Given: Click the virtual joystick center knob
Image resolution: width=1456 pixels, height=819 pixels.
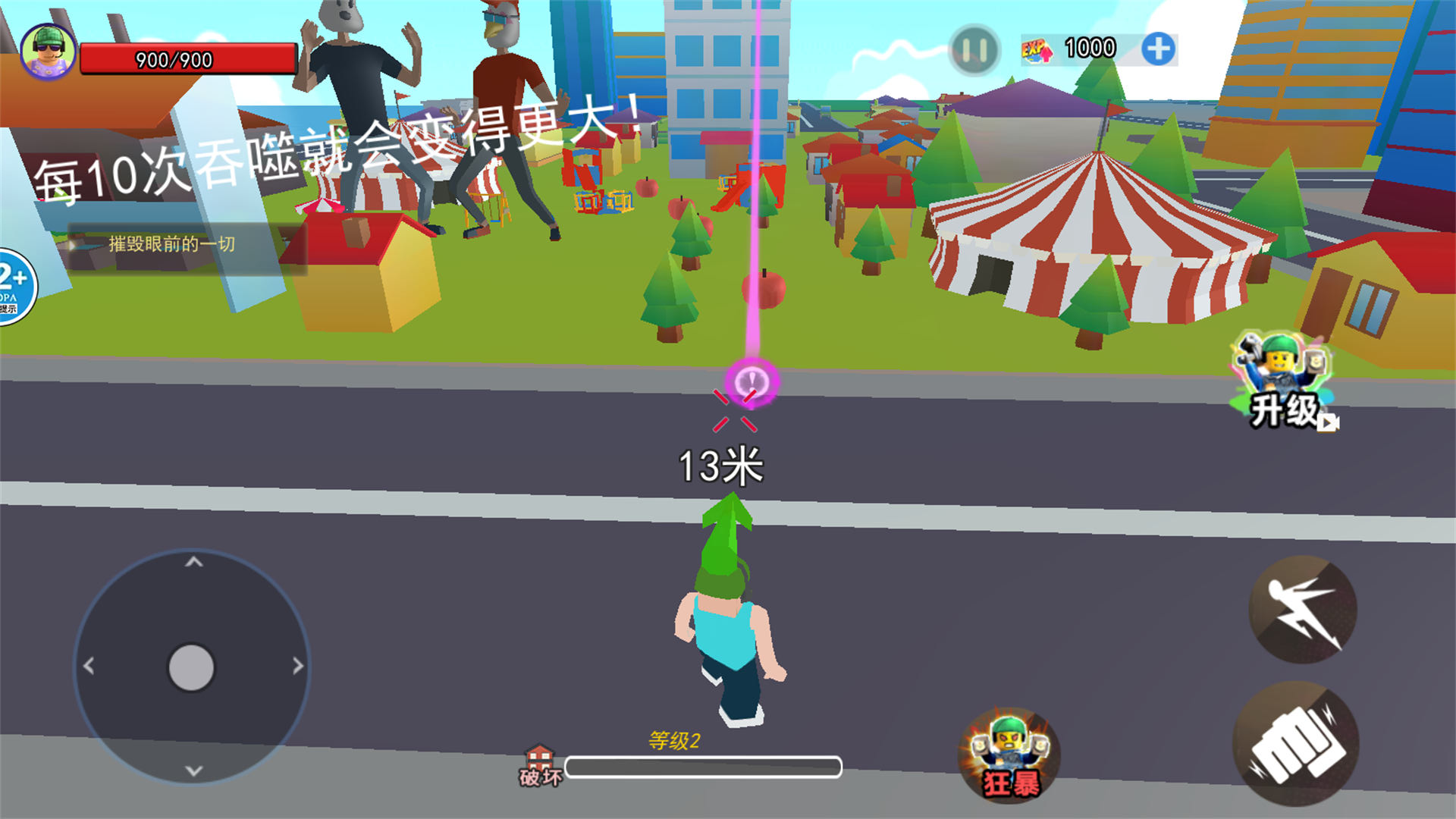Looking at the screenshot, I should coord(191,667).
